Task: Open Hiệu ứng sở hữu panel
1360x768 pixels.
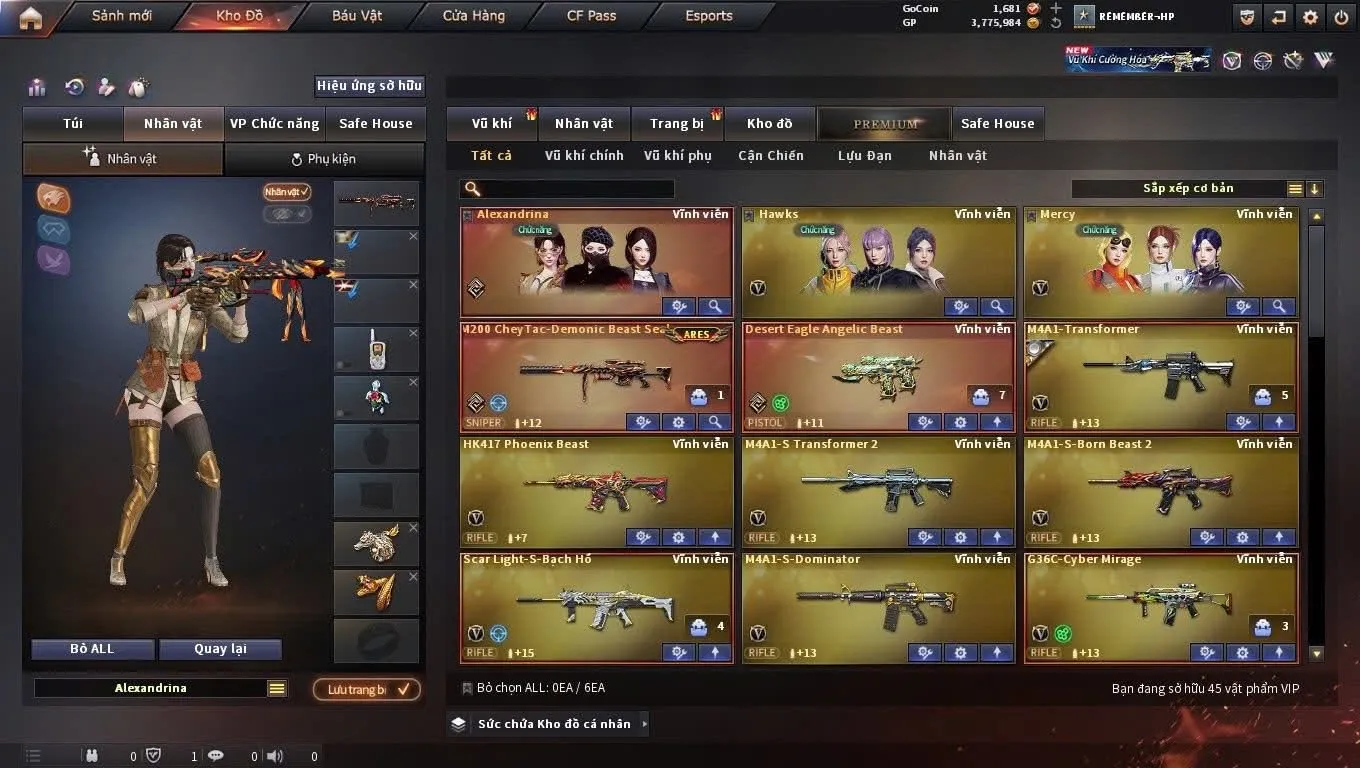Action: click(x=369, y=86)
